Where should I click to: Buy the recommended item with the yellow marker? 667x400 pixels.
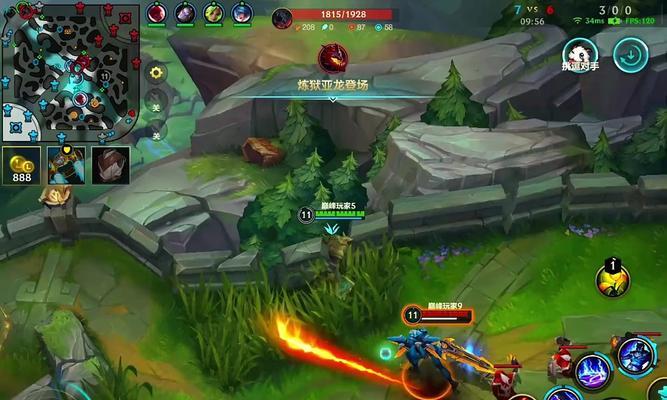(67, 165)
